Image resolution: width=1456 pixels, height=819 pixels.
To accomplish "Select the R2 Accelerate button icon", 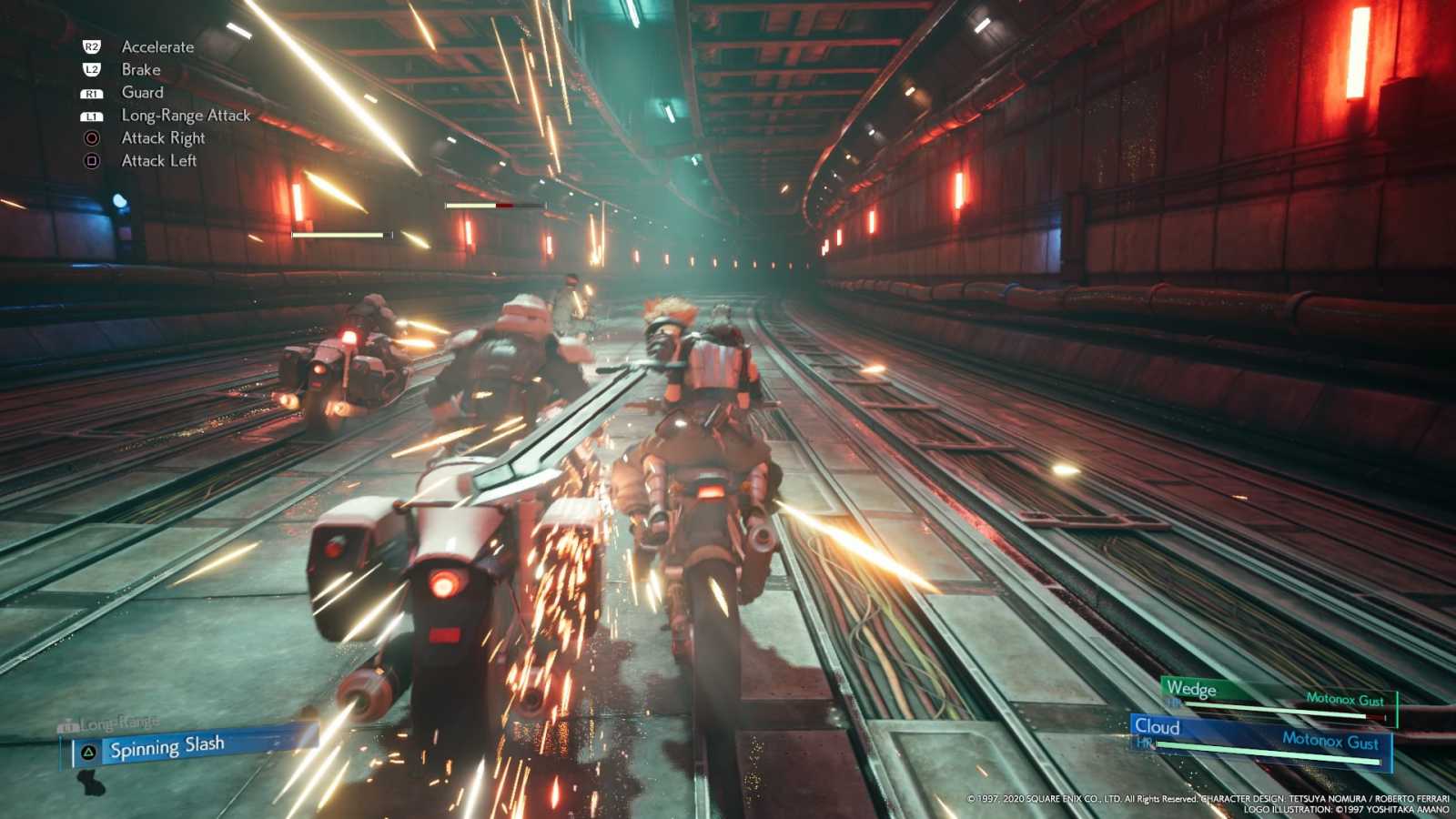I will pyautogui.click(x=91, y=46).
